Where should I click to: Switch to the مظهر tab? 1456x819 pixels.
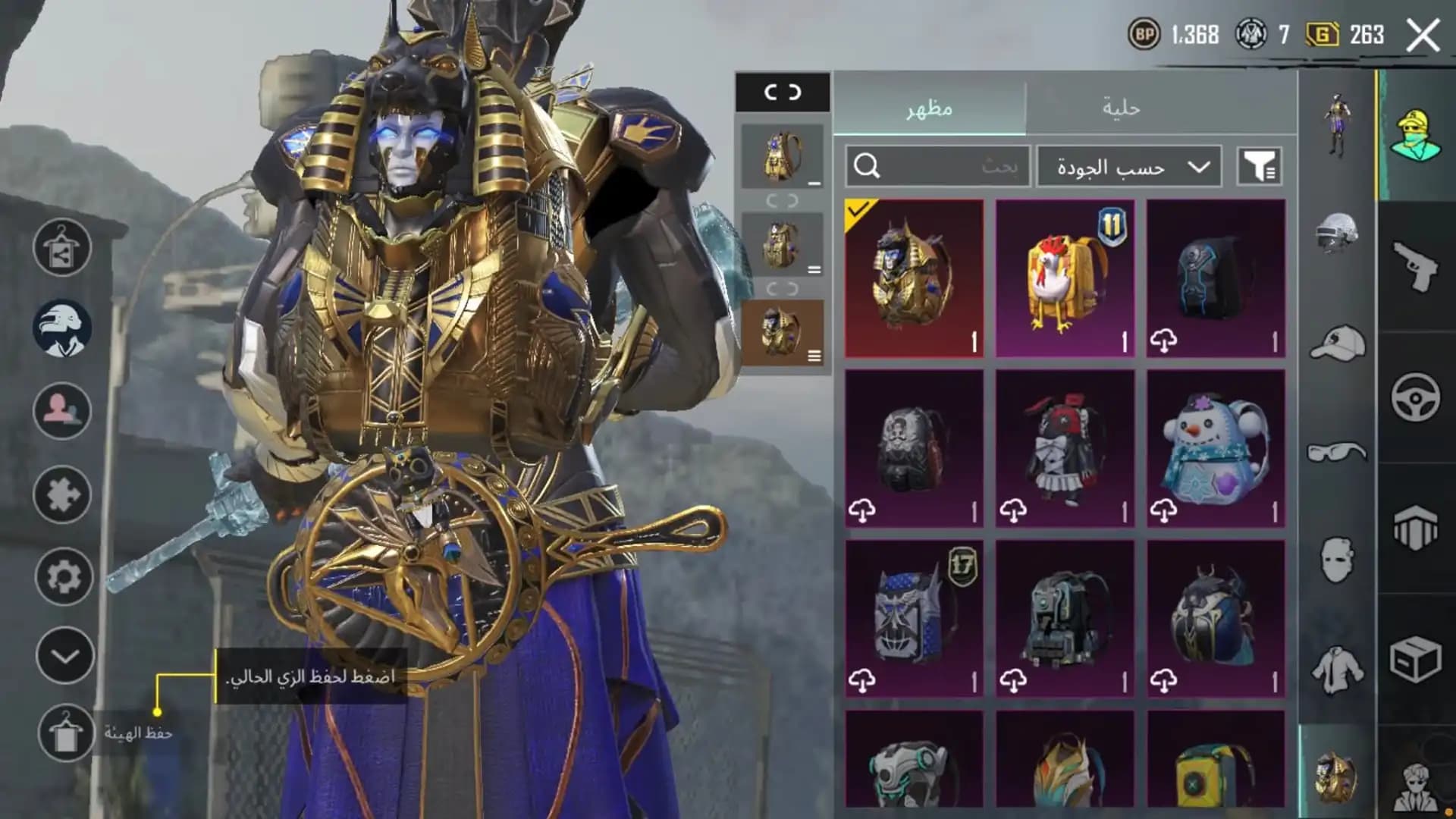[929, 110]
